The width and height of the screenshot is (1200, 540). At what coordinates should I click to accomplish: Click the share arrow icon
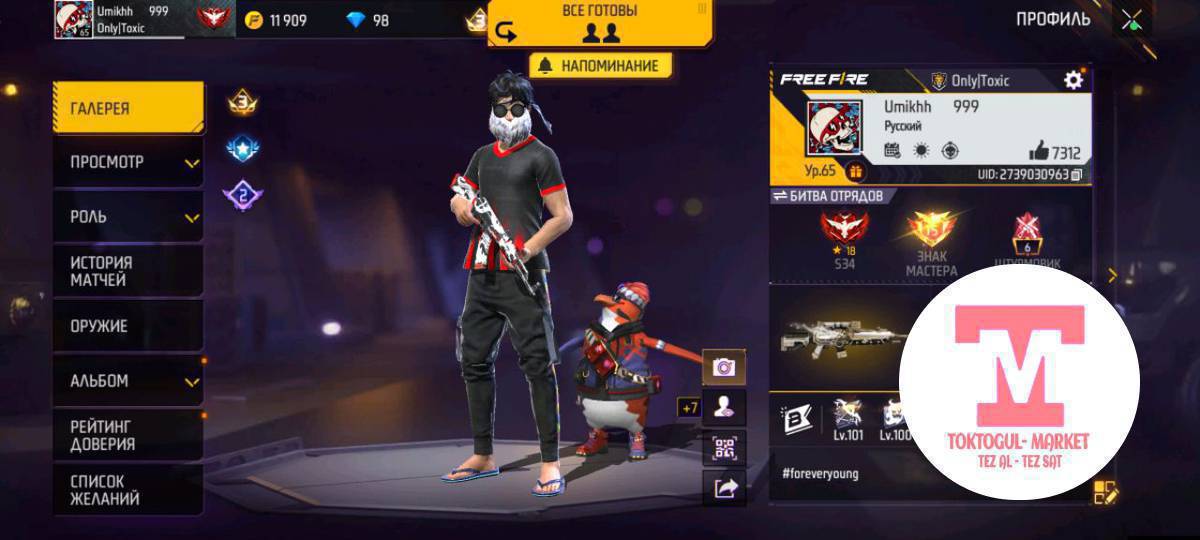(723, 487)
